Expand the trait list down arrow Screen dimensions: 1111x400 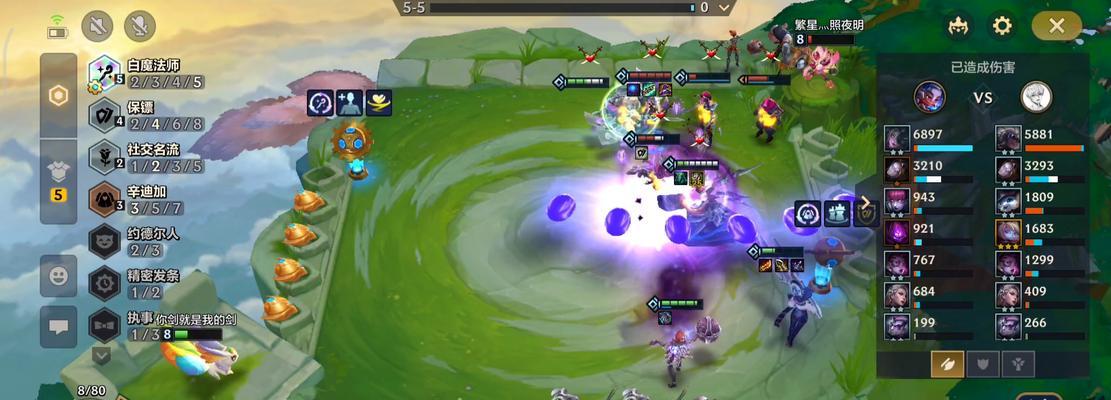101,354
